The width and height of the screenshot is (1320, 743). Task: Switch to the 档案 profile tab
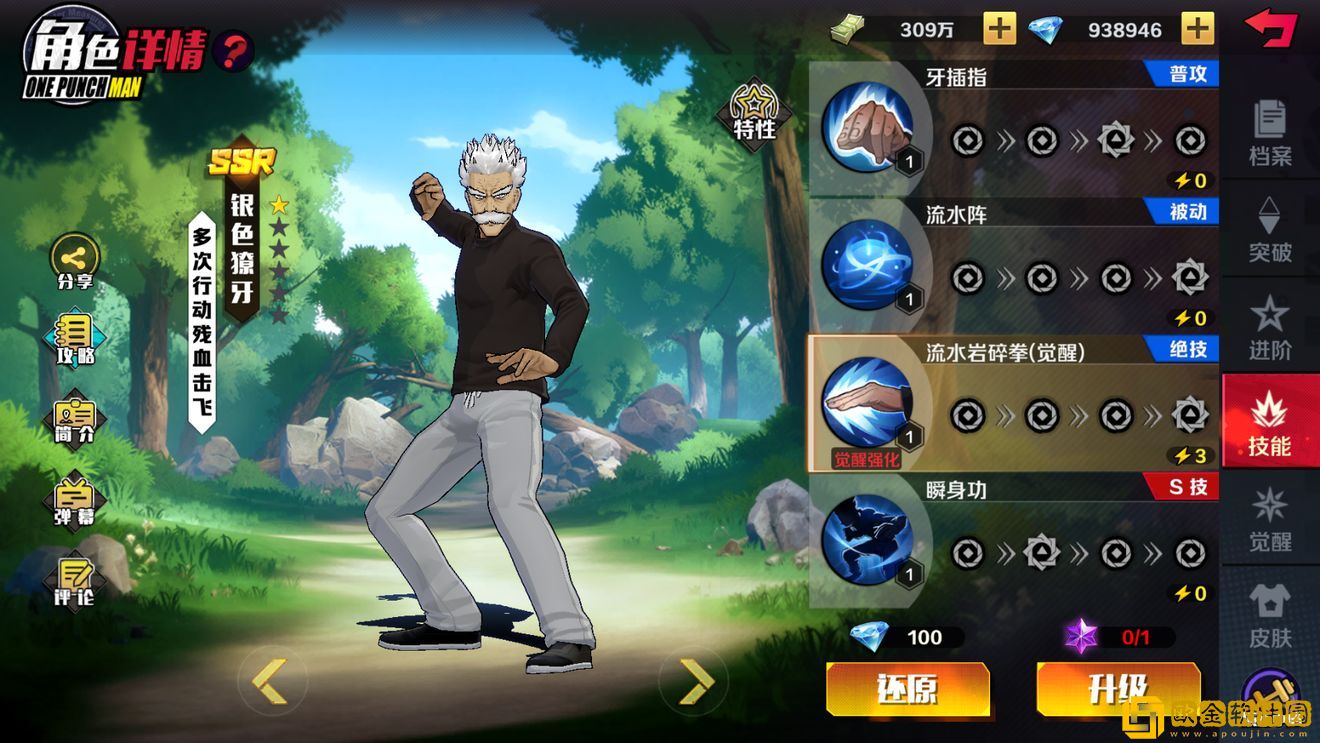click(1270, 133)
